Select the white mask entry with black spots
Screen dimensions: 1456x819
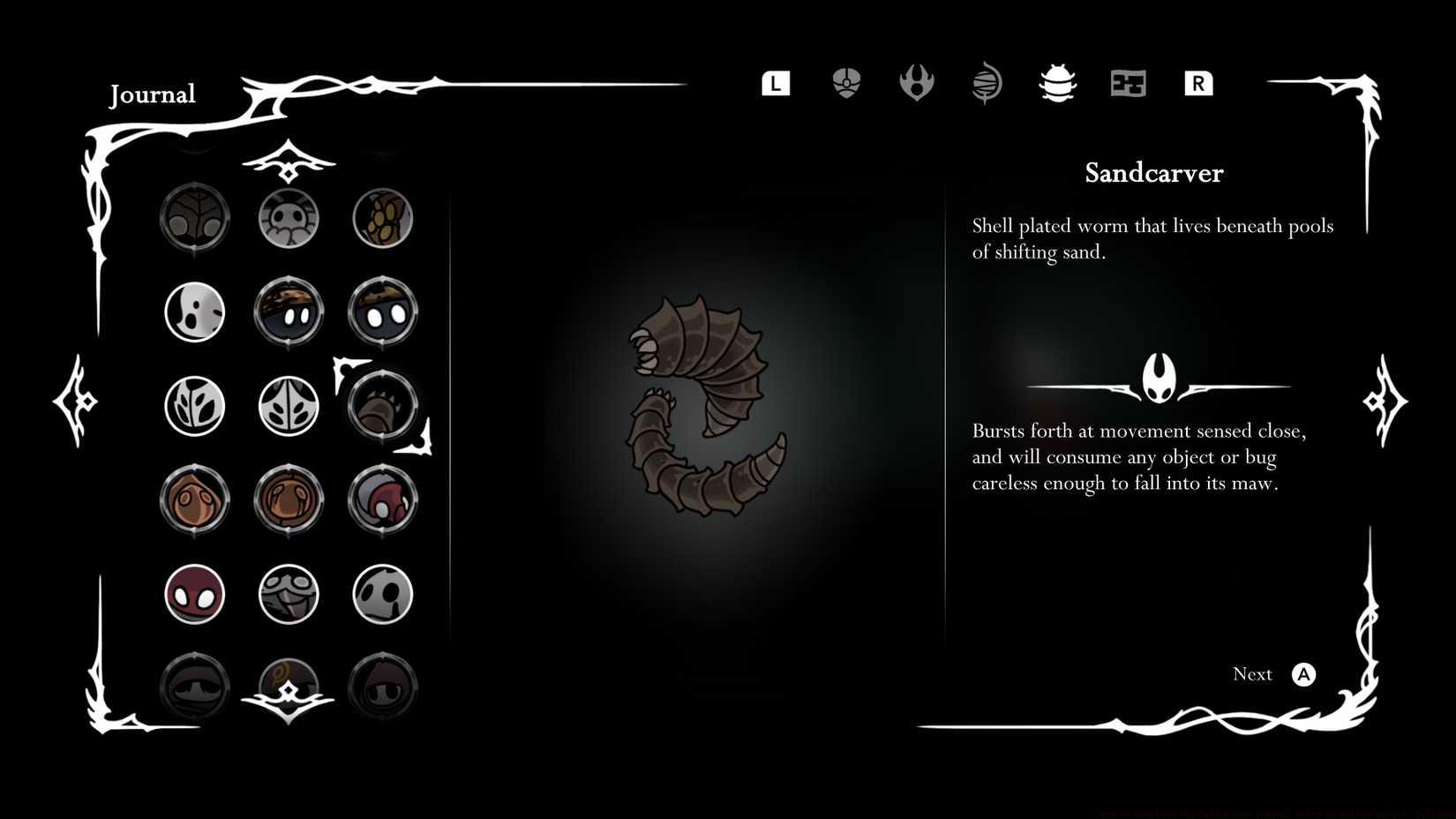[195, 312]
